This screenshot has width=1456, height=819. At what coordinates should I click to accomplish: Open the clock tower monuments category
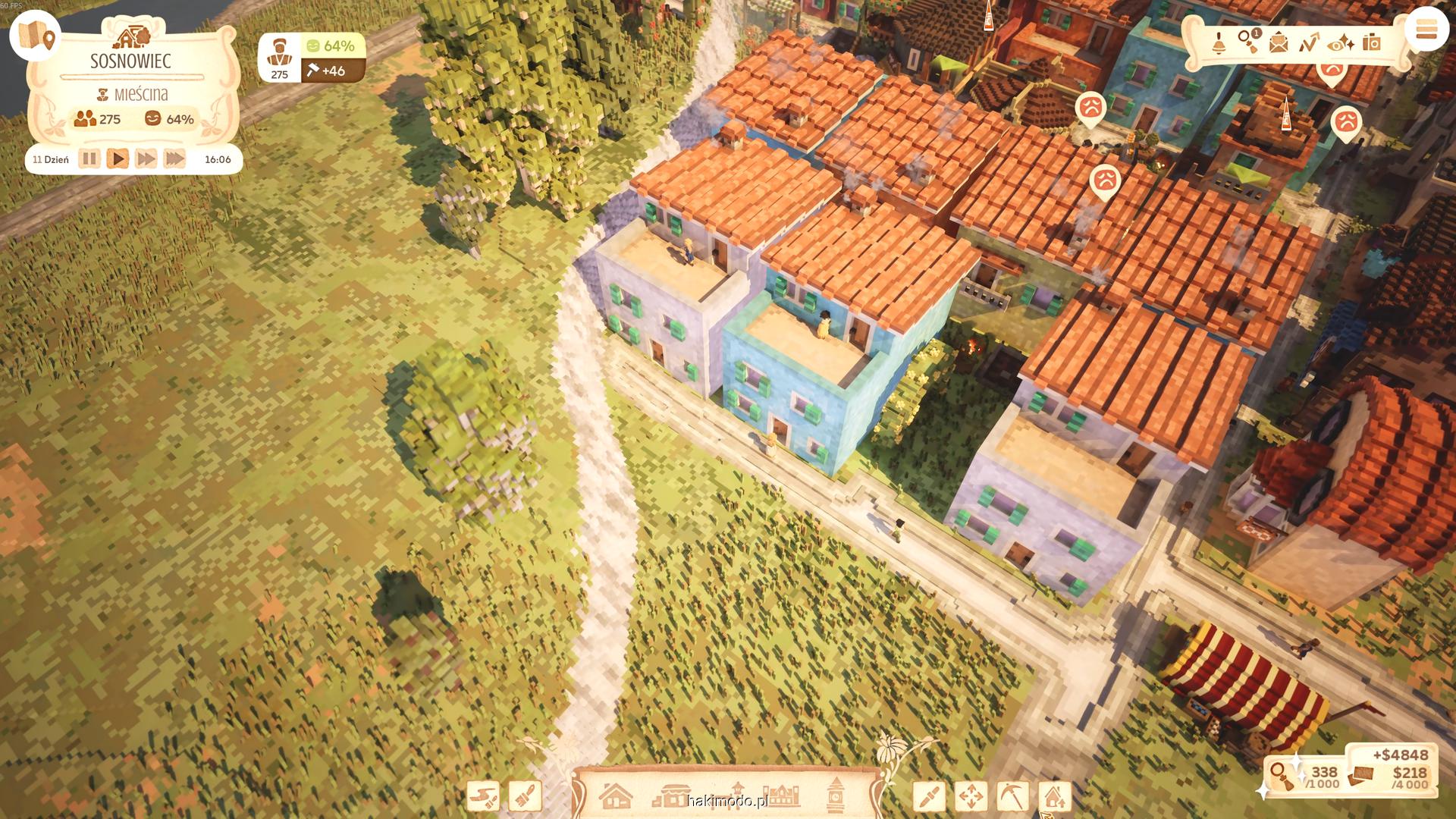pos(836,795)
